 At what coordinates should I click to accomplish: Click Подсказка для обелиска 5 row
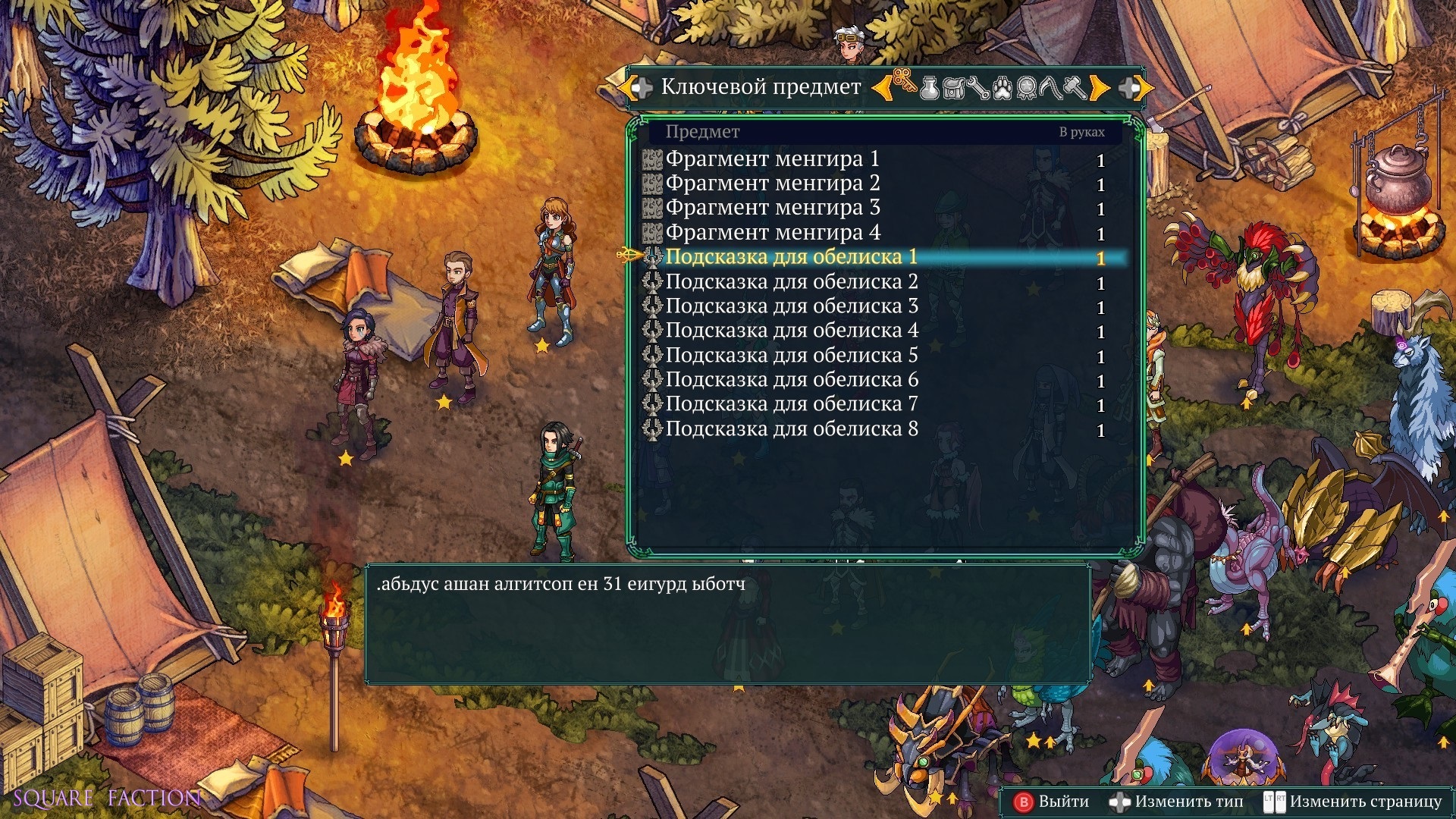click(791, 356)
